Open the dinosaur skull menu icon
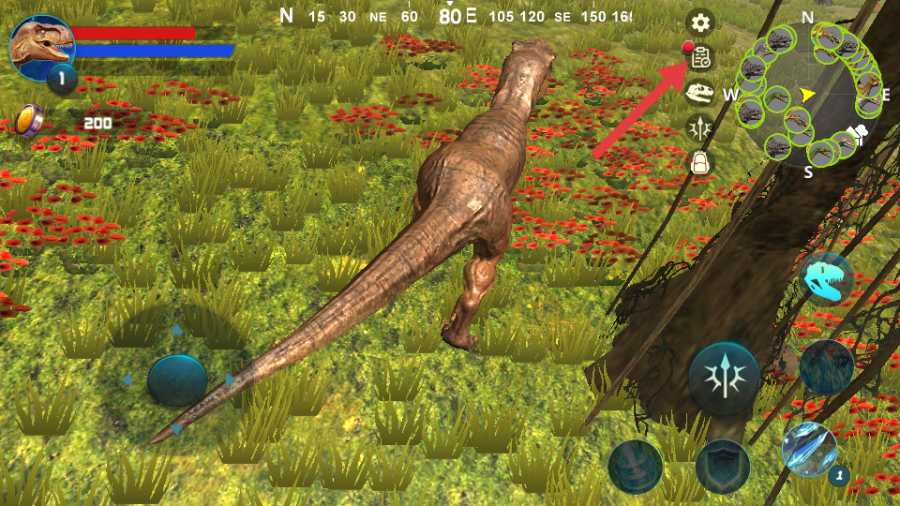The width and height of the screenshot is (900, 506). coord(700,93)
